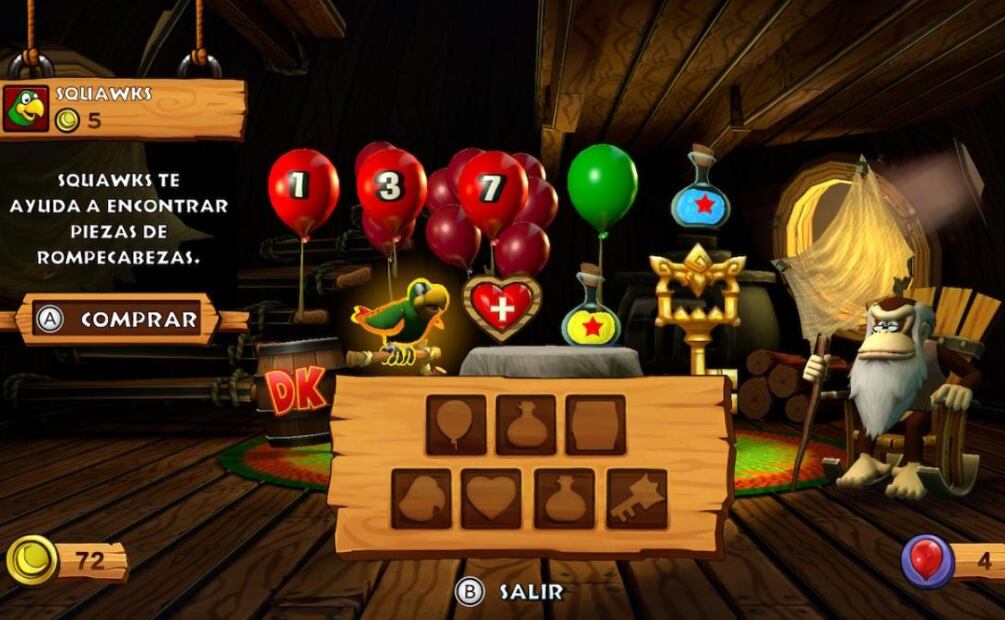Click the Comprar button
1005x620 pixels.
pos(119,319)
